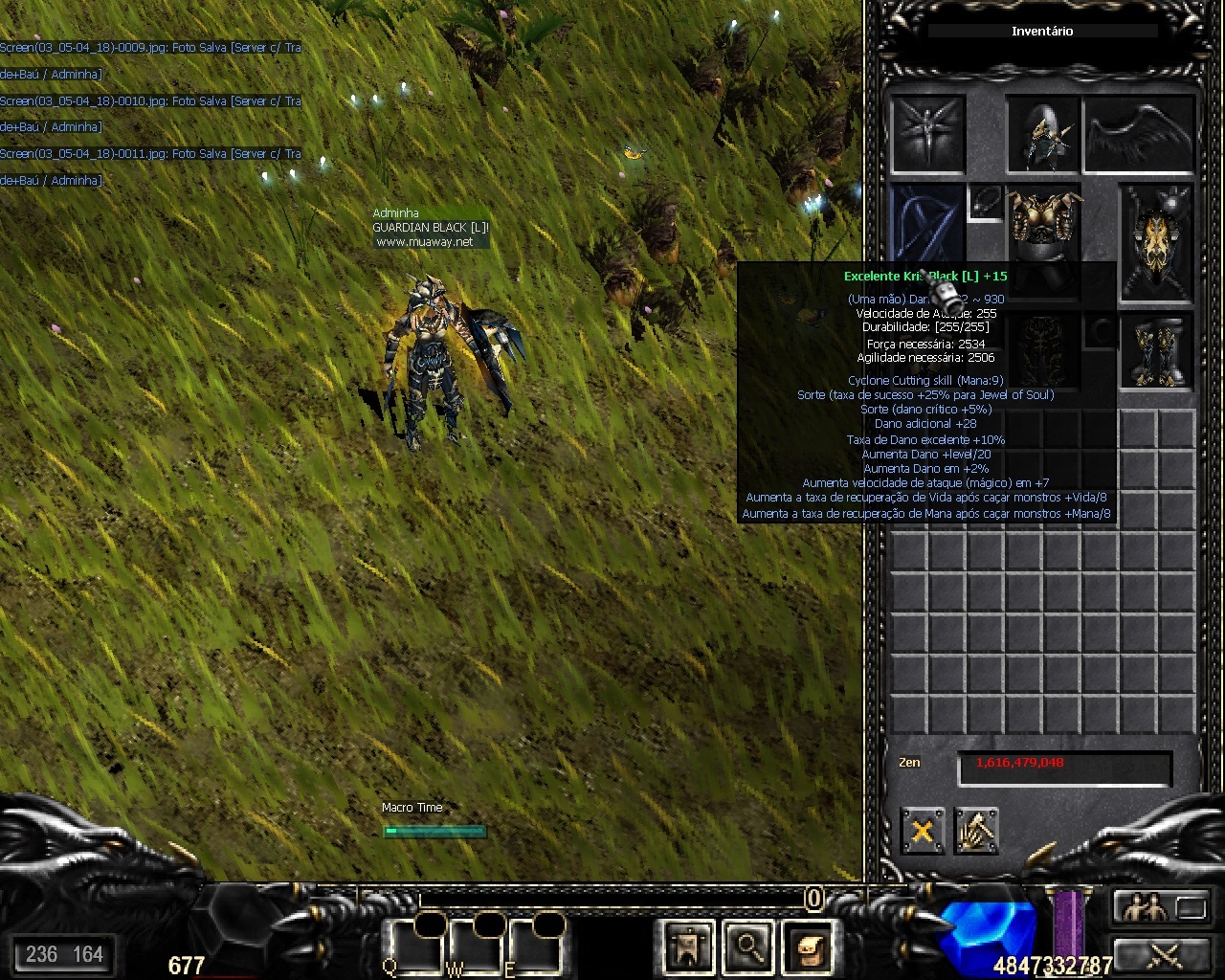Select the equipped gold-faced shield
This screenshot has width=1225, height=980.
tap(1157, 239)
